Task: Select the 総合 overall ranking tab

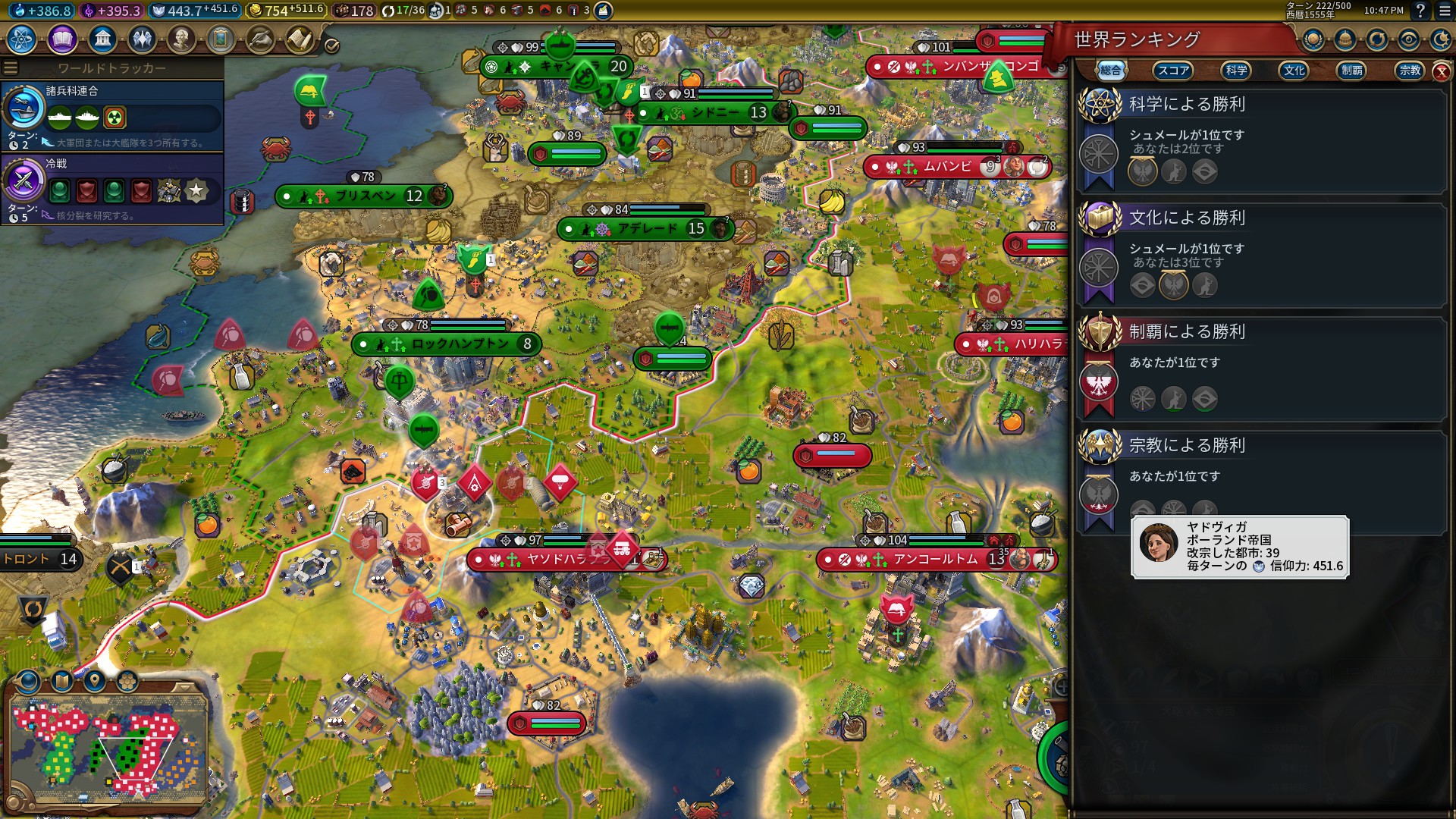Action: (1111, 71)
